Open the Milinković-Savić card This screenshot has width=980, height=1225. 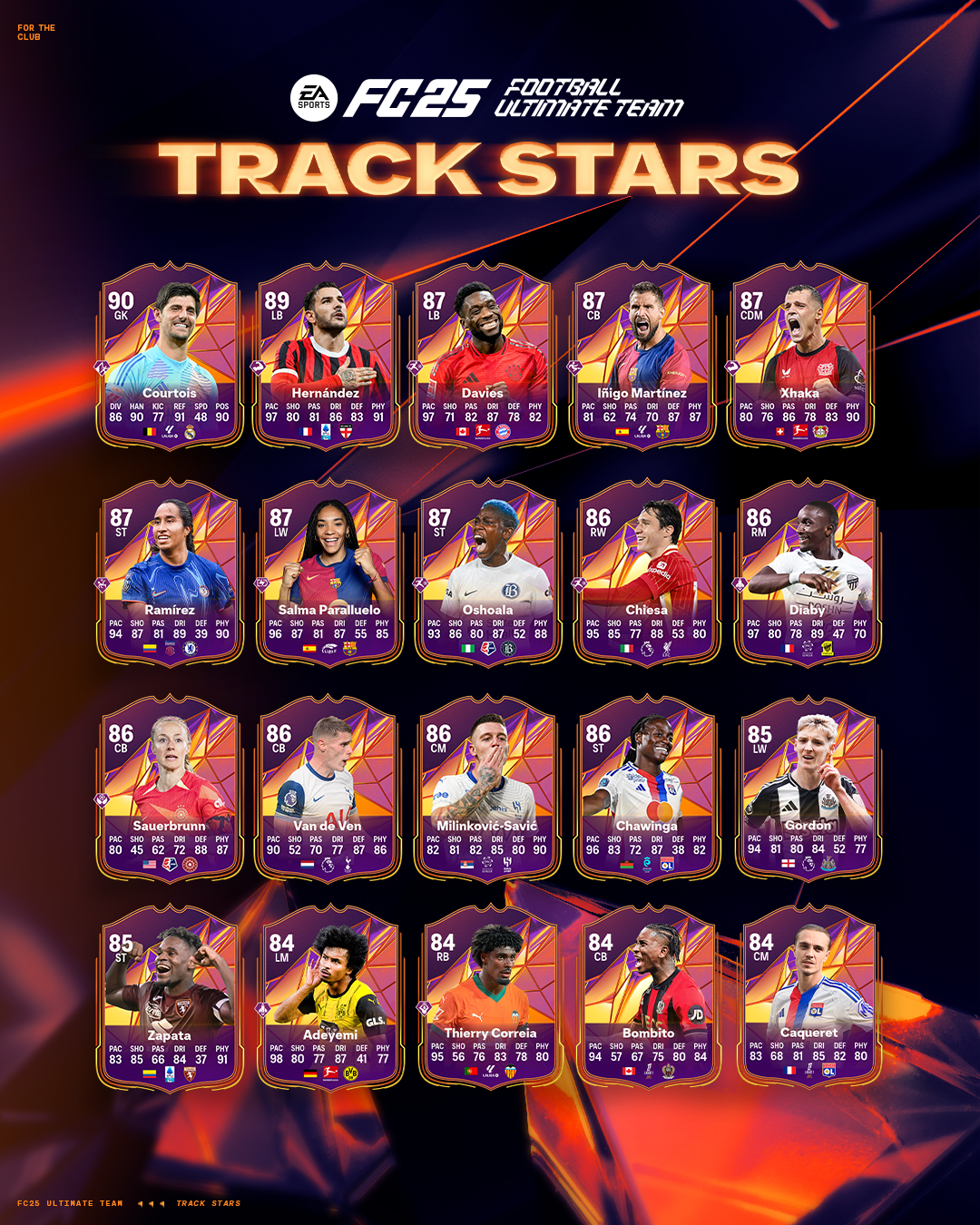tap(487, 789)
